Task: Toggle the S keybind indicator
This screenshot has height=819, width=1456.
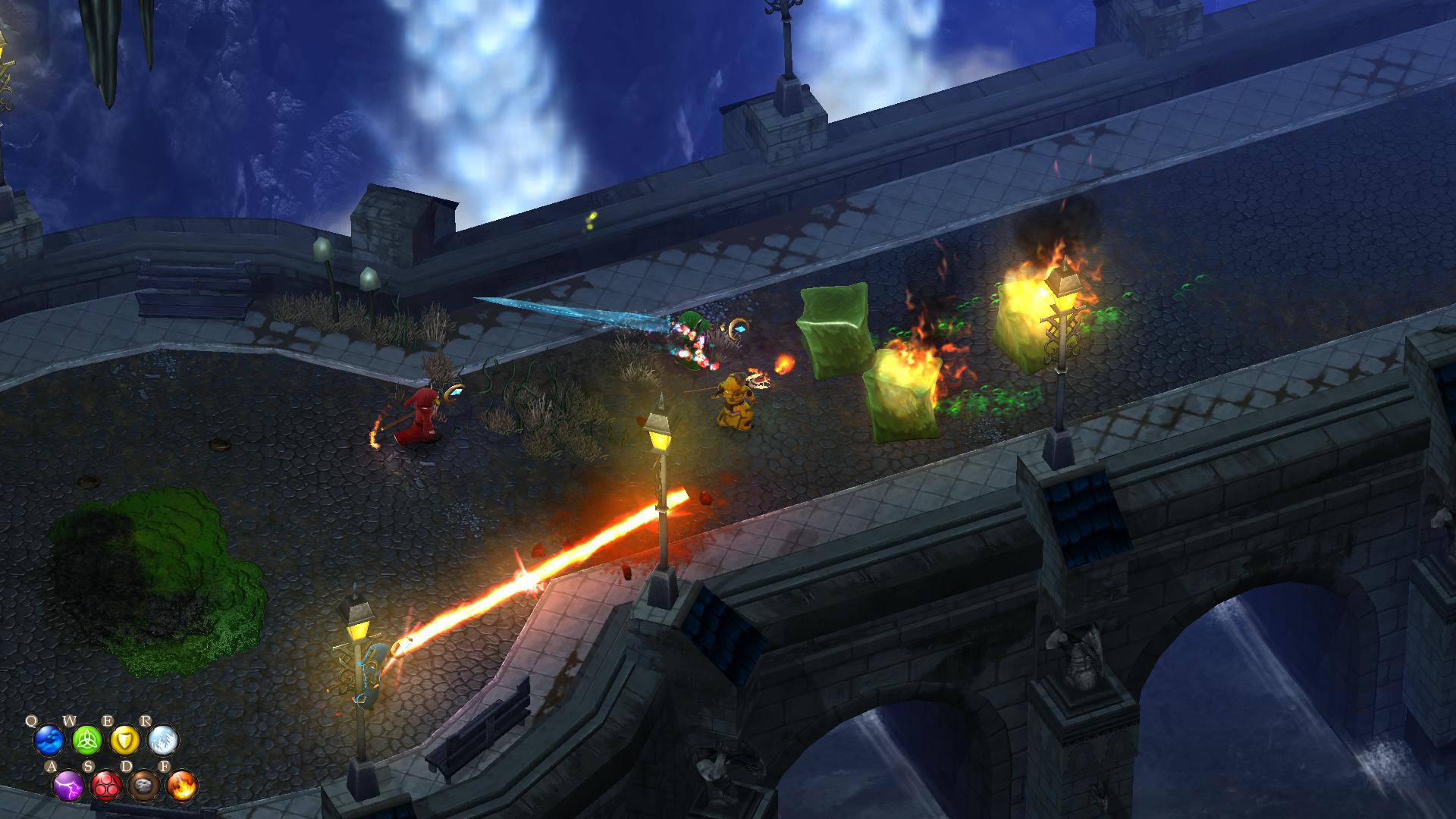Action: pyautogui.click(x=89, y=766)
